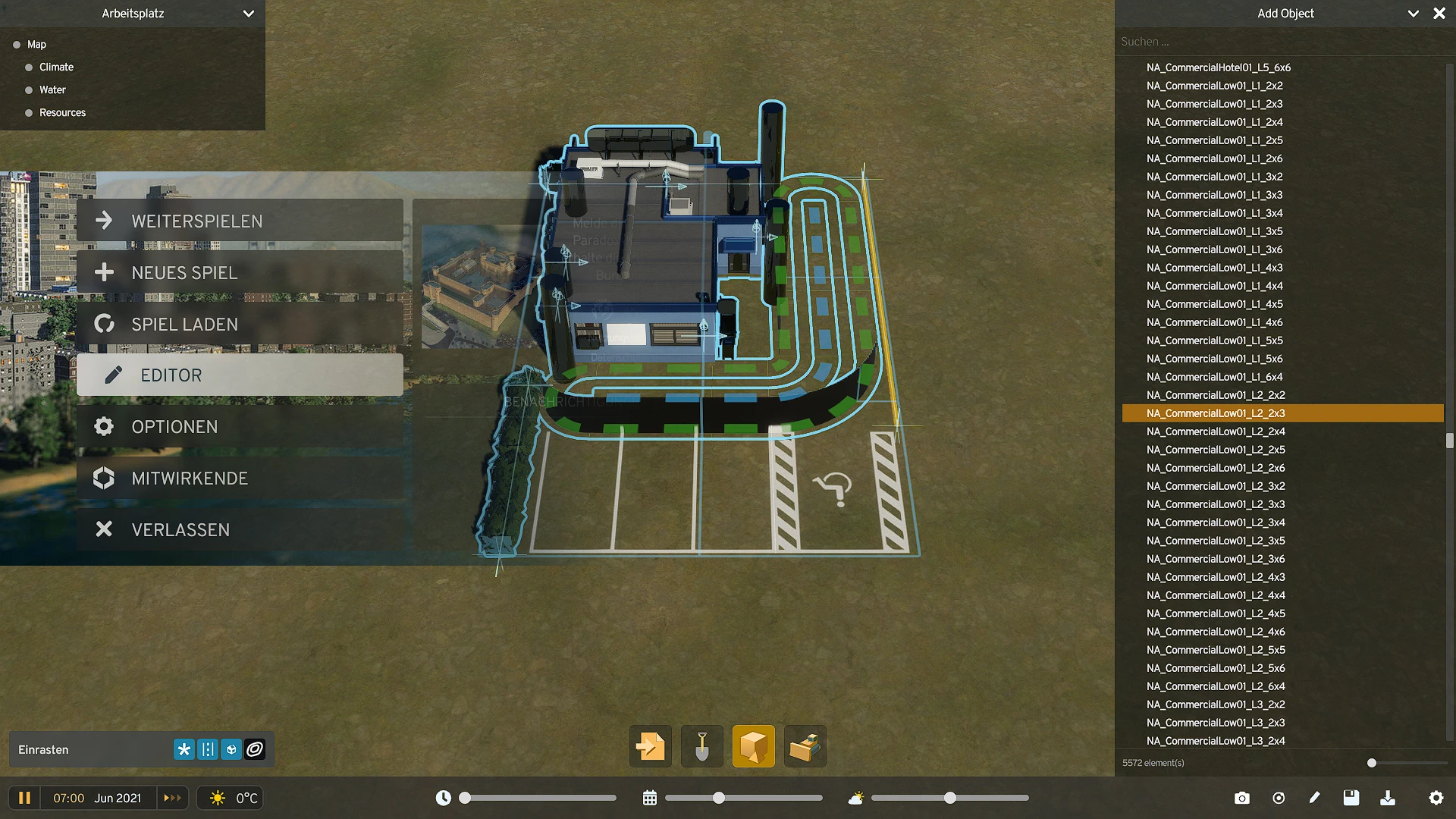This screenshot has width=1456, height=819.
Task: Save the map with the floppy disk icon
Action: [1351, 798]
